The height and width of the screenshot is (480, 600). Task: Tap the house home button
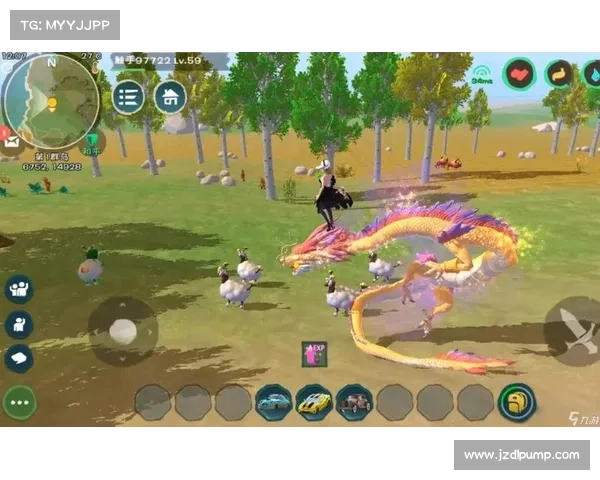(x=170, y=97)
